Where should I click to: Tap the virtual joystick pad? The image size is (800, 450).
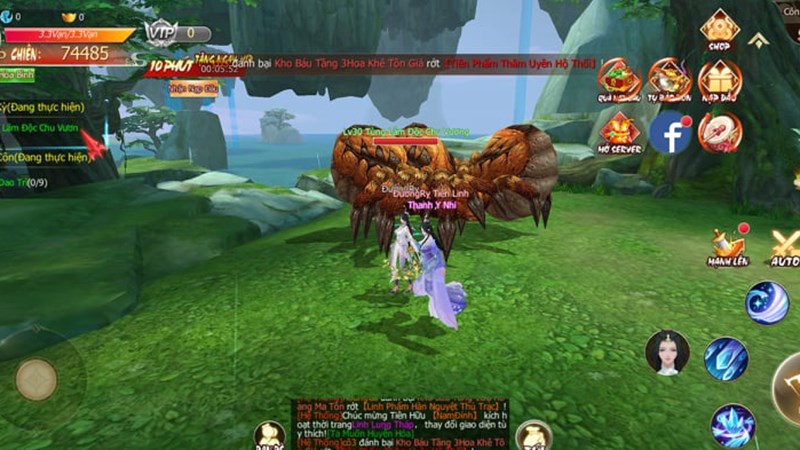[x=37, y=380]
